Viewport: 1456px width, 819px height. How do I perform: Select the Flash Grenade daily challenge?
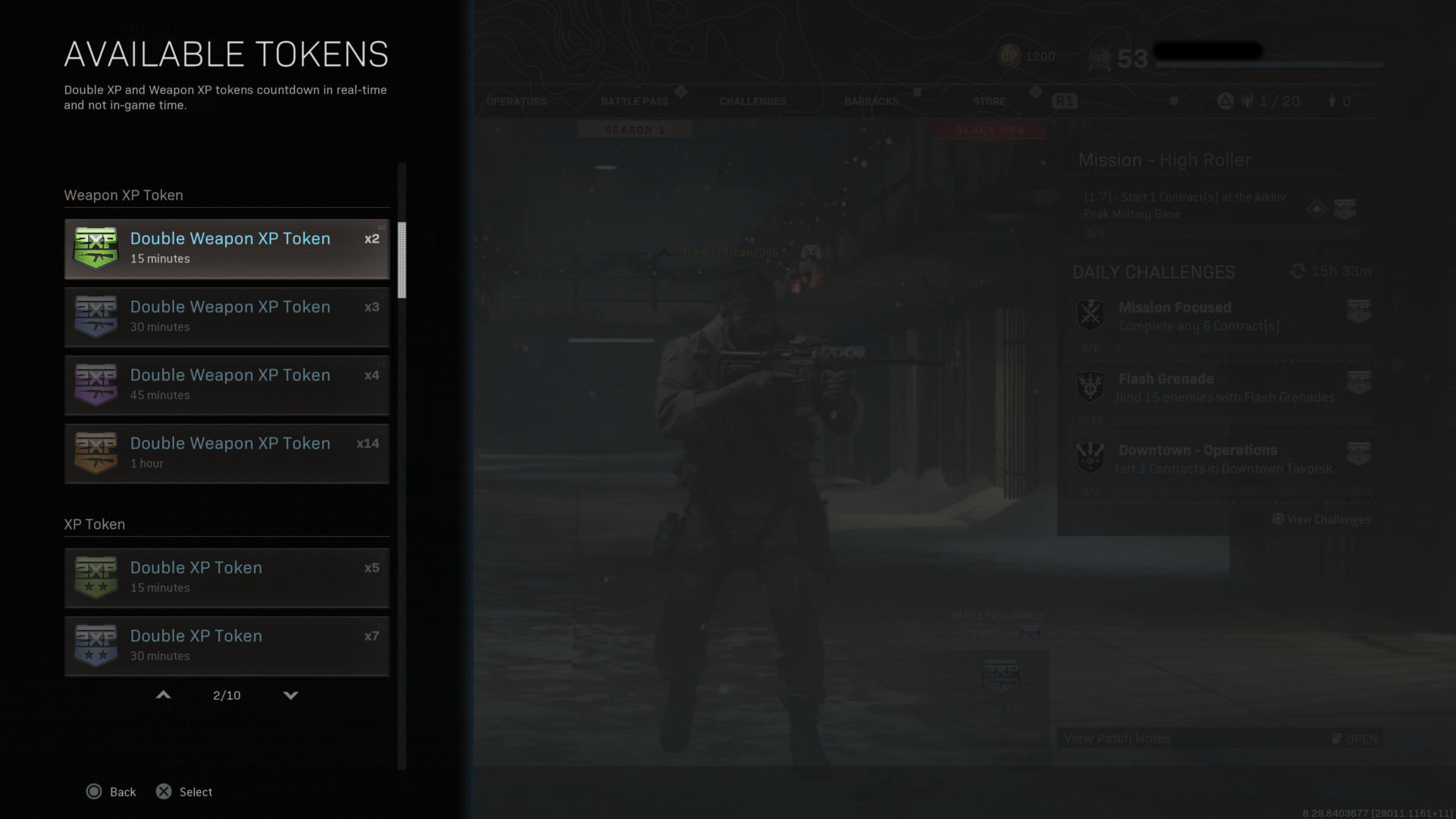(1221, 388)
